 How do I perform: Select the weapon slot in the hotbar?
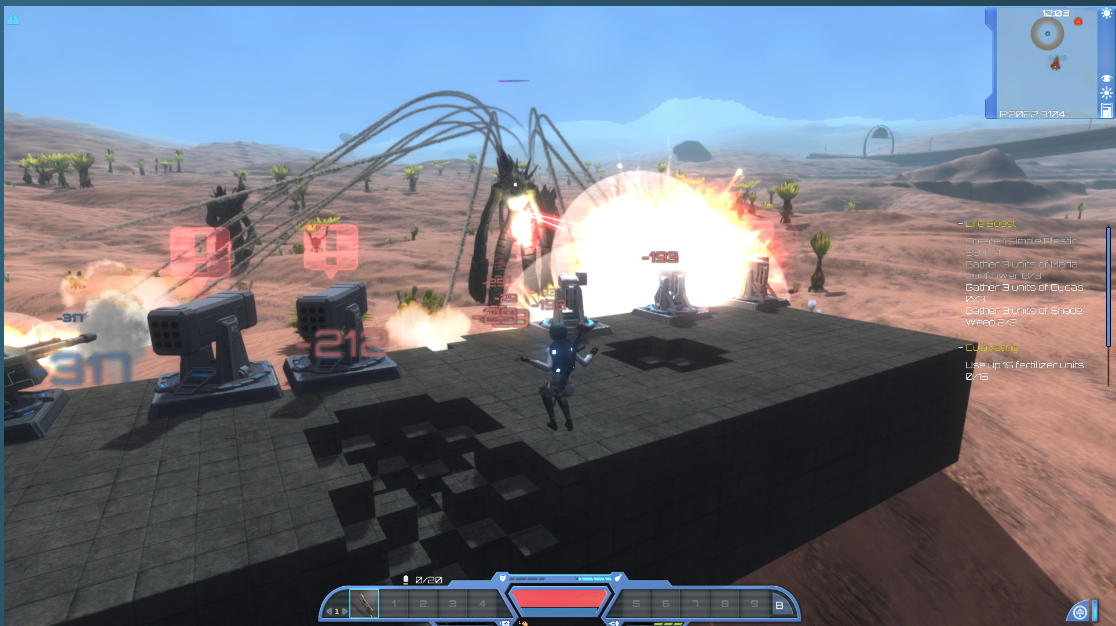(x=364, y=604)
